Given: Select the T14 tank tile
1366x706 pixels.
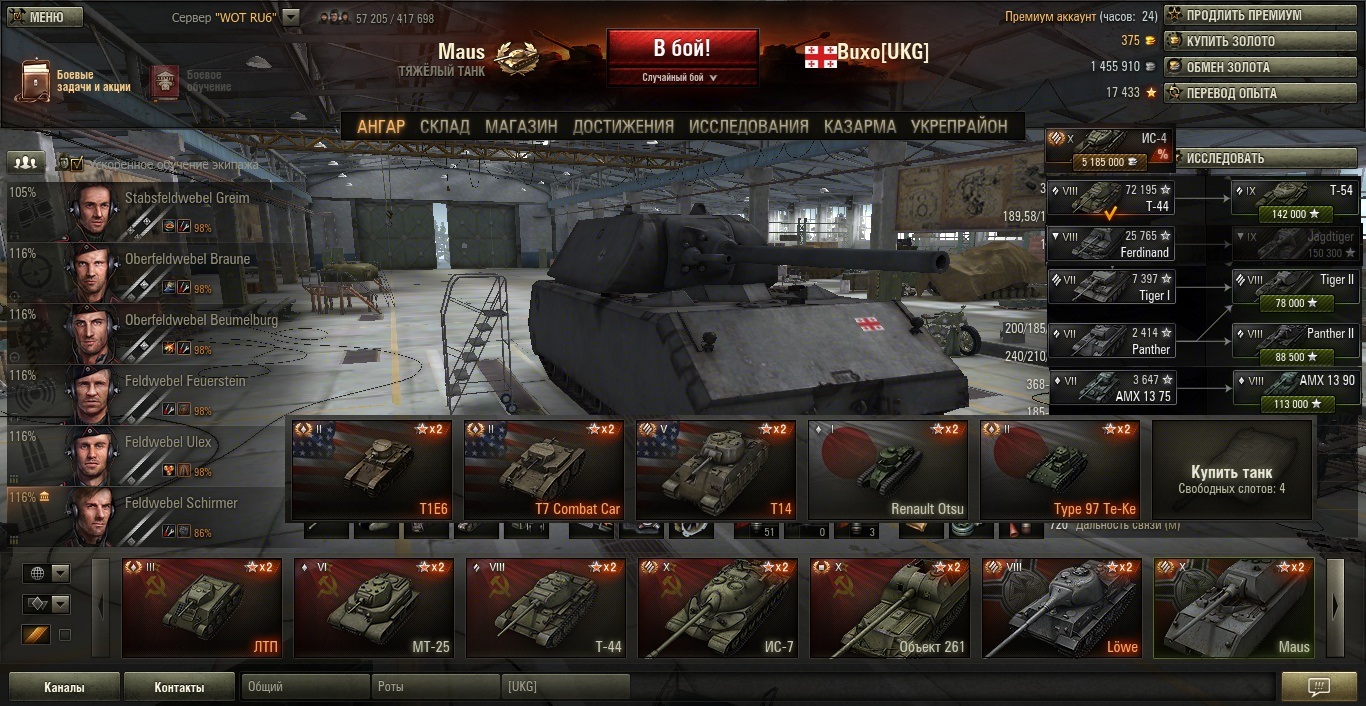Looking at the screenshot, I should [715, 470].
